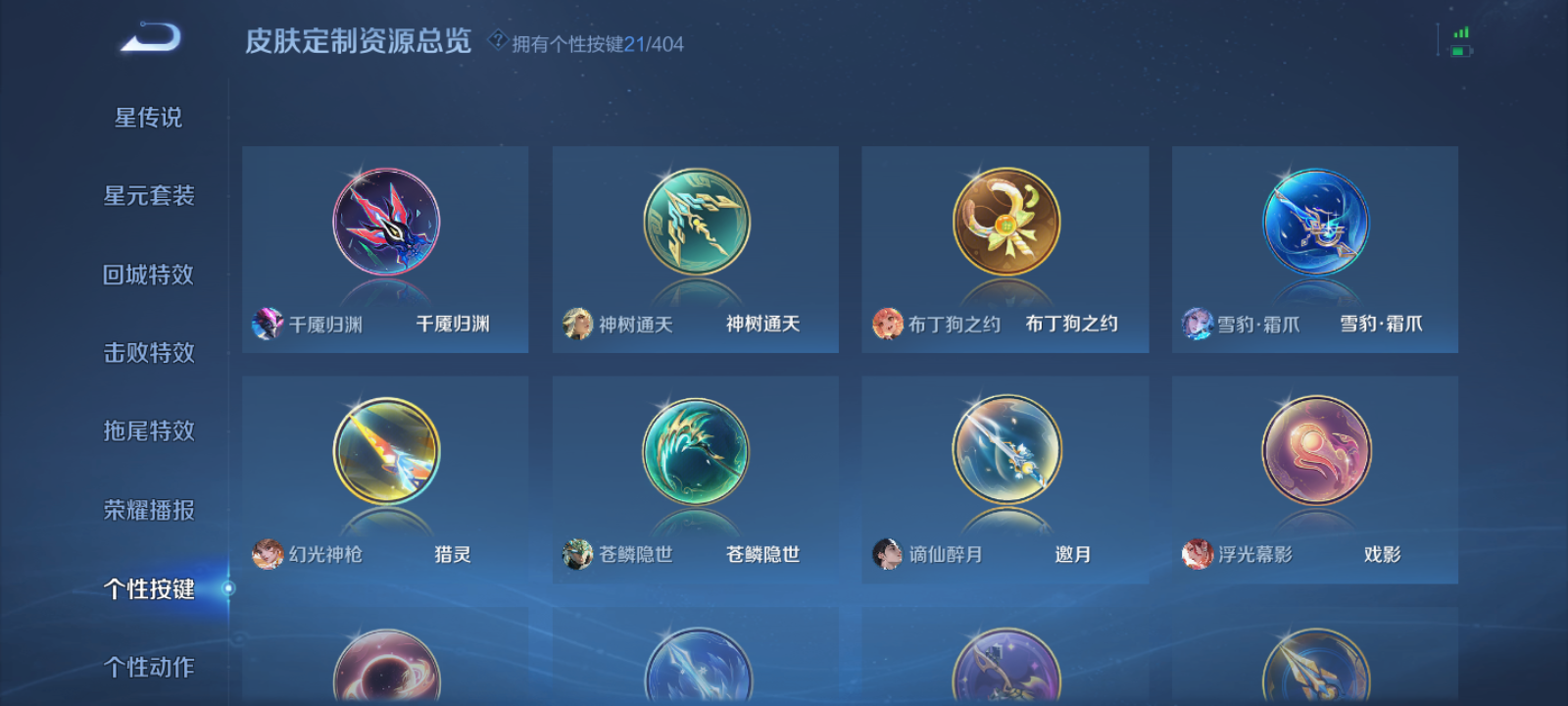1568x706 pixels.
Task: Go to the 个性动作 section
Action: [x=147, y=667]
